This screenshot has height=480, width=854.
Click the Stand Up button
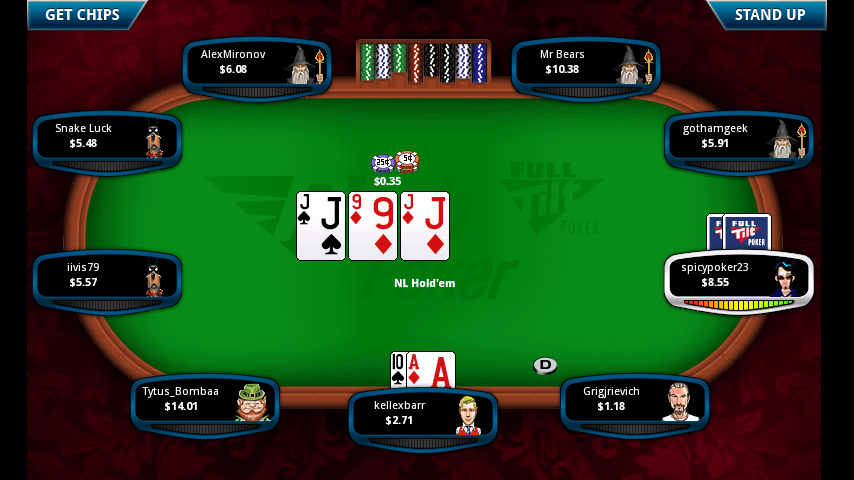coord(769,15)
